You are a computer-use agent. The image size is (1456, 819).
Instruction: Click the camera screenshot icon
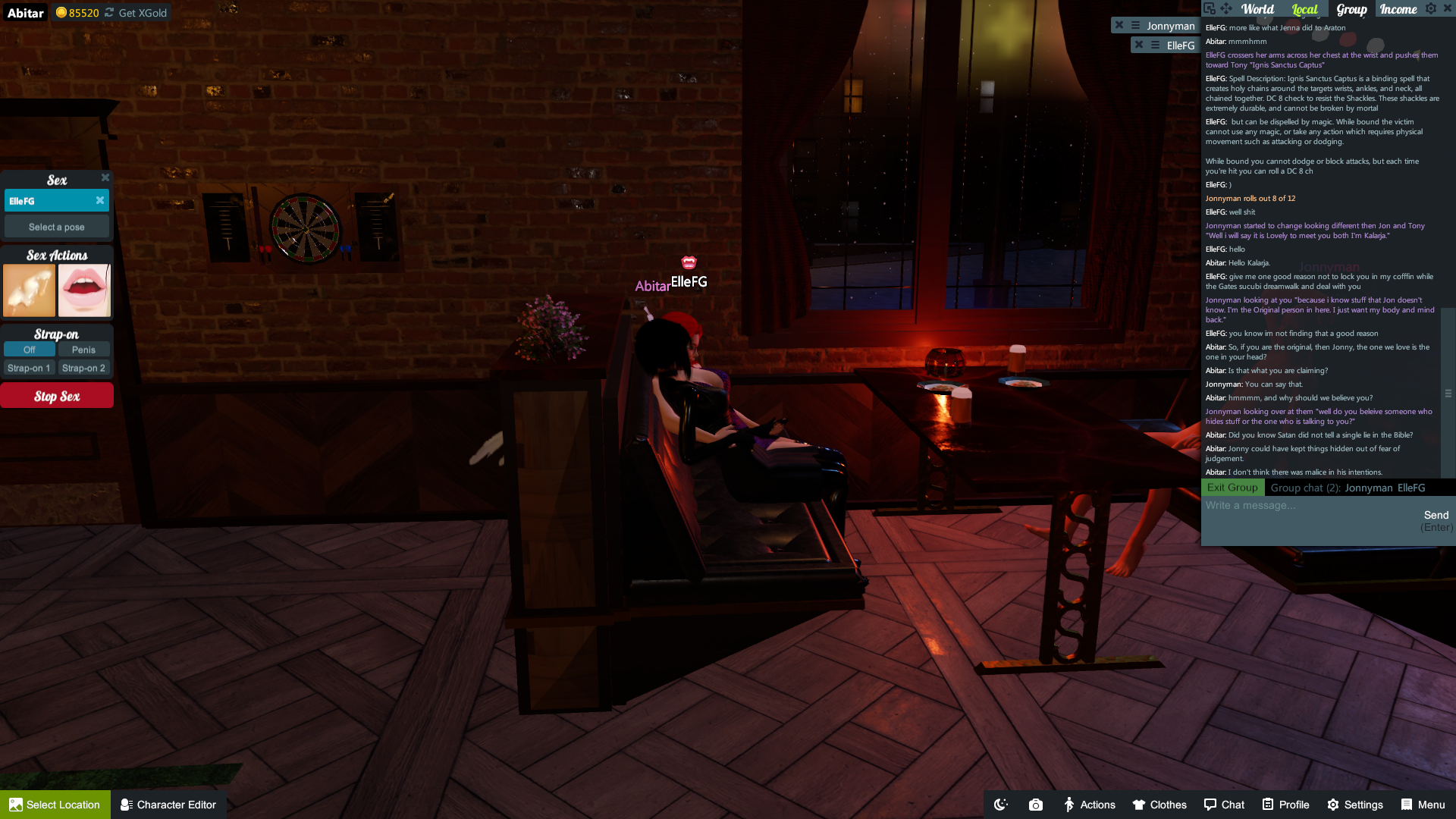coord(1036,805)
